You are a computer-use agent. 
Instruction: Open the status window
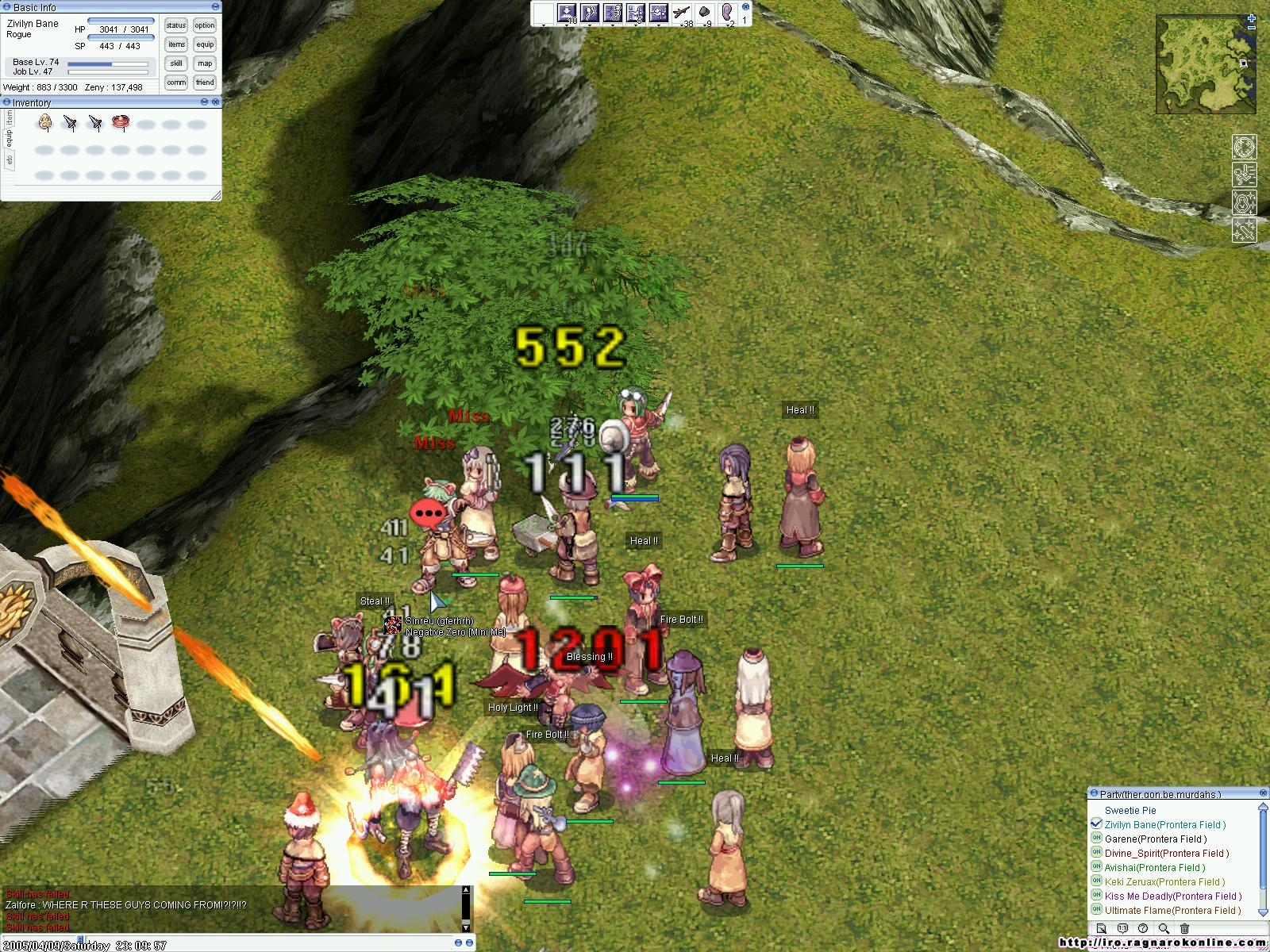click(176, 26)
